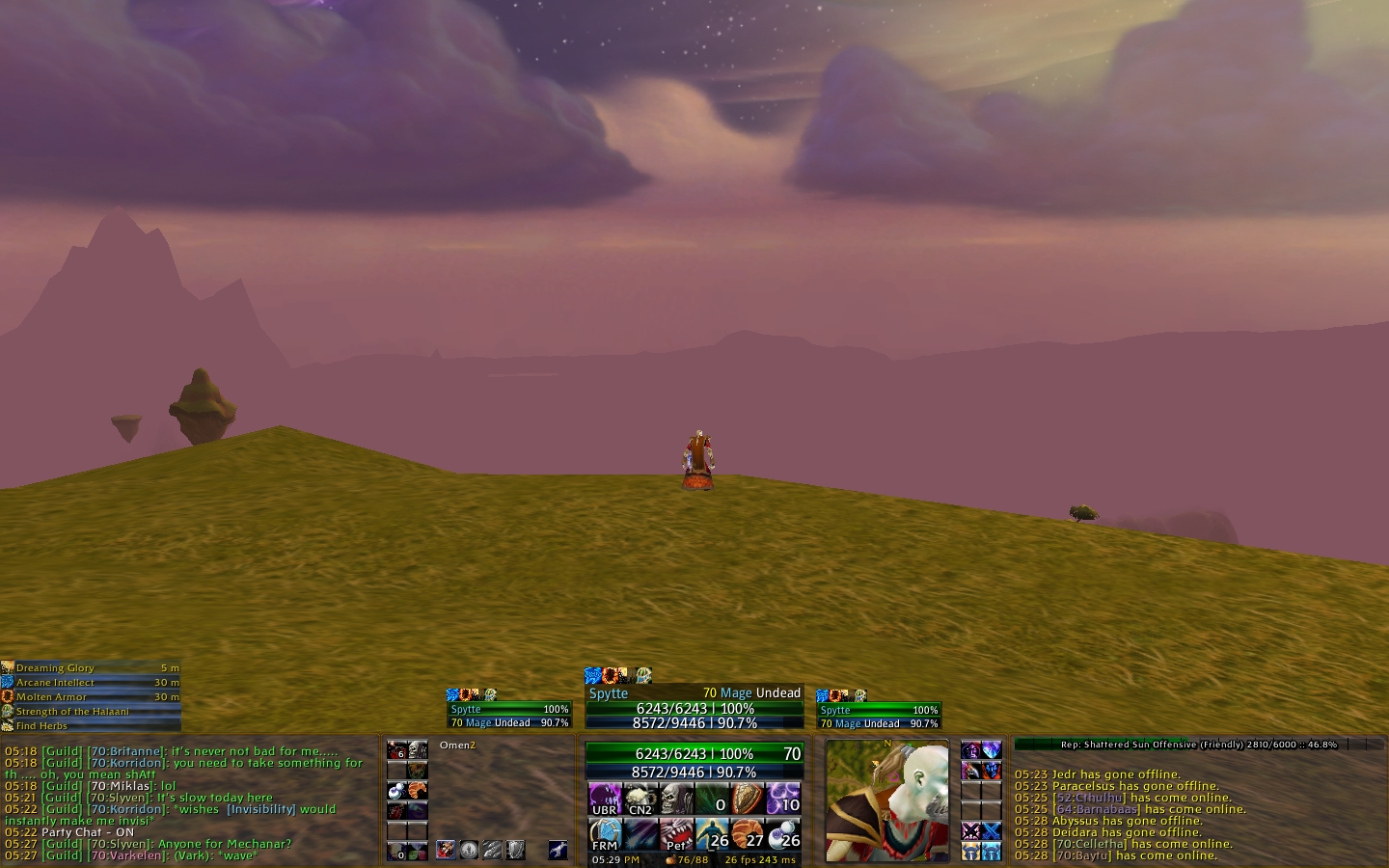The width and height of the screenshot is (1389, 868).
Task: Use the fanged mouth Pet button
Action: tap(676, 833)
